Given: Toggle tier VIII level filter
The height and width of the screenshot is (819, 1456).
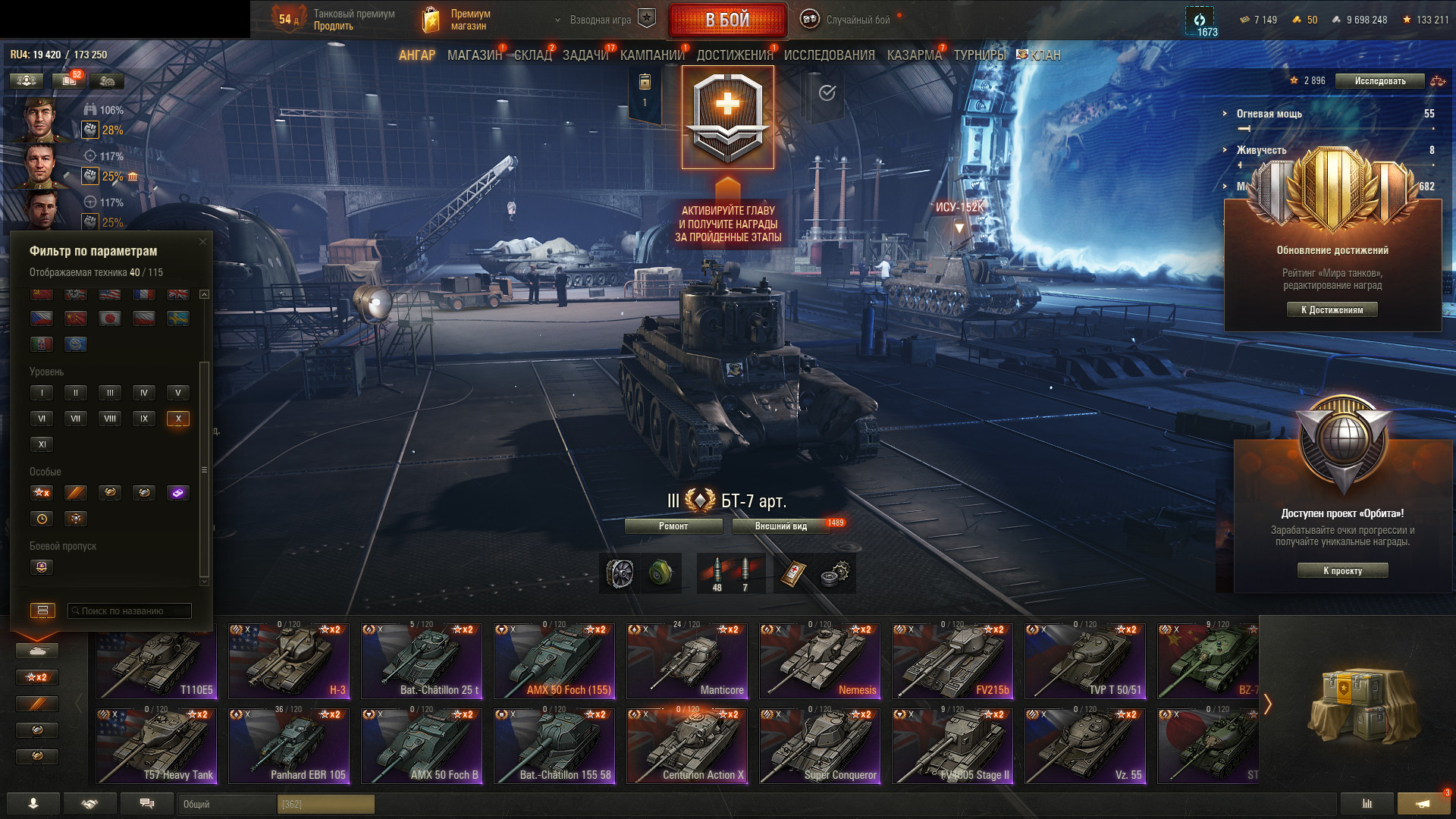Looking at the screenshot, I should point(110,419).
